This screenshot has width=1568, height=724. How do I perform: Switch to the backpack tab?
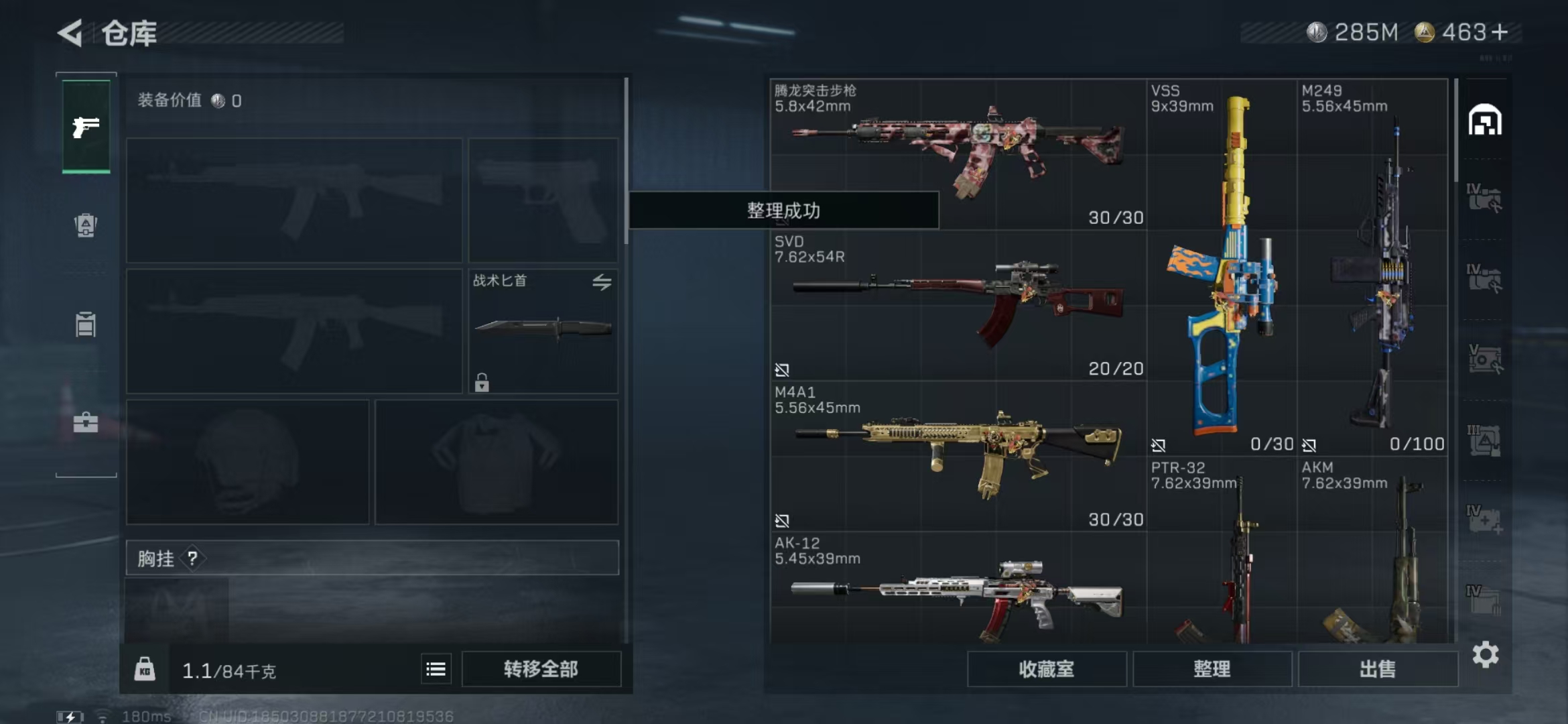pos(86,225)
